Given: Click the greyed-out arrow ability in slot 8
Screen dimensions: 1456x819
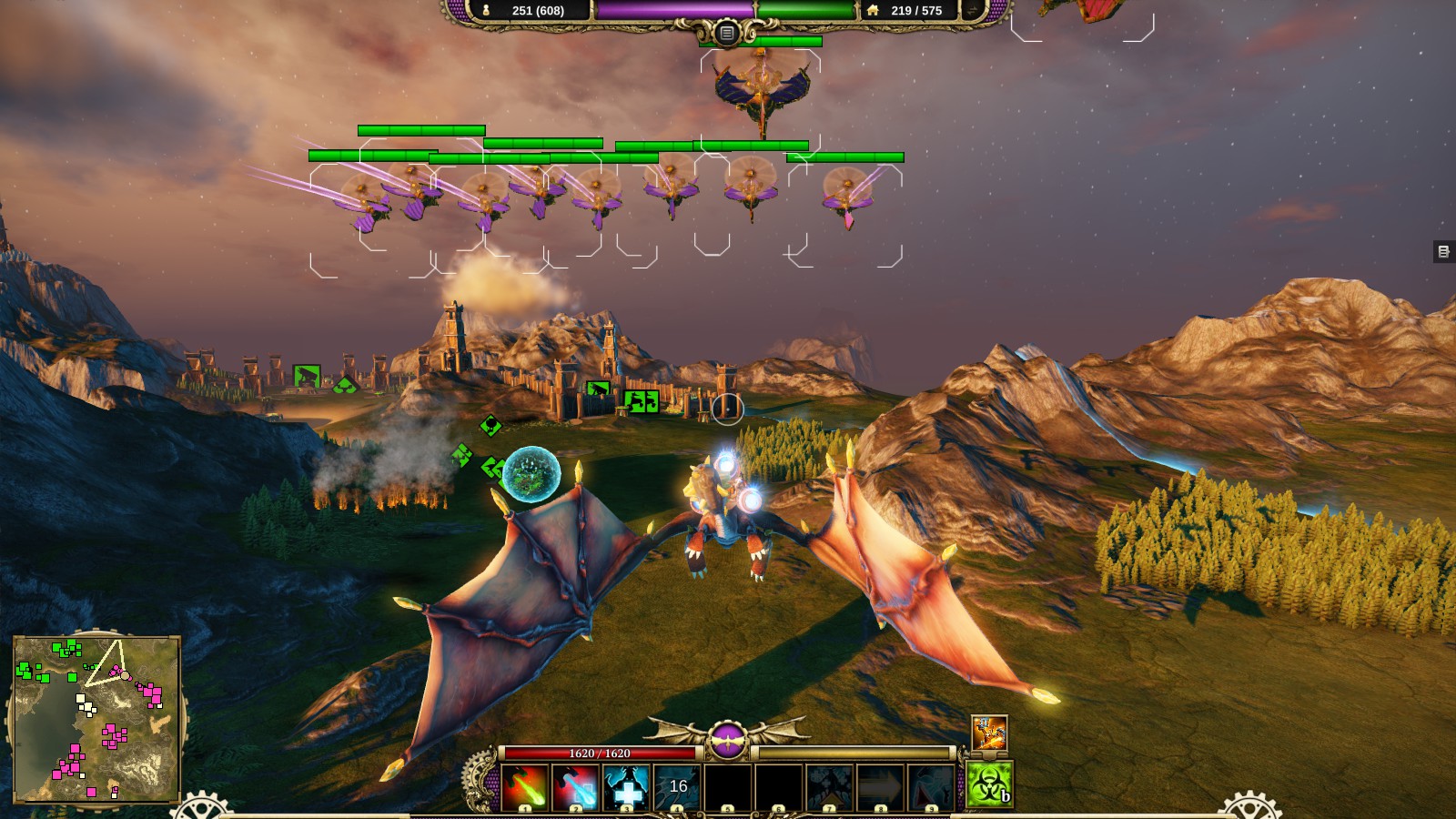Looking at the screenshot, I should (x=881, y=786).
